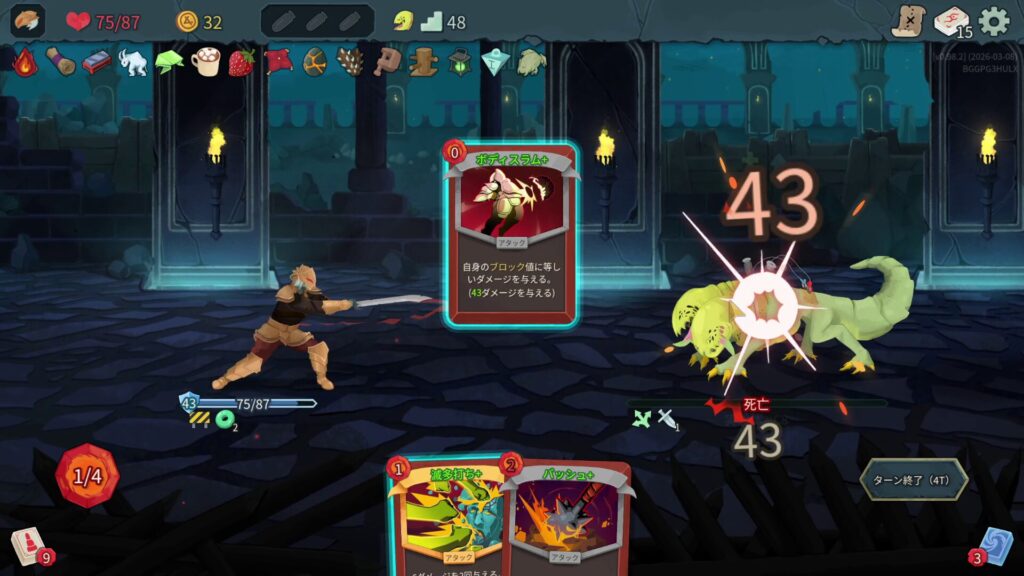The width and height of the screenshot is (1024, 576).
Task: Inspect the red pillow relic
Action: [278, 62]
